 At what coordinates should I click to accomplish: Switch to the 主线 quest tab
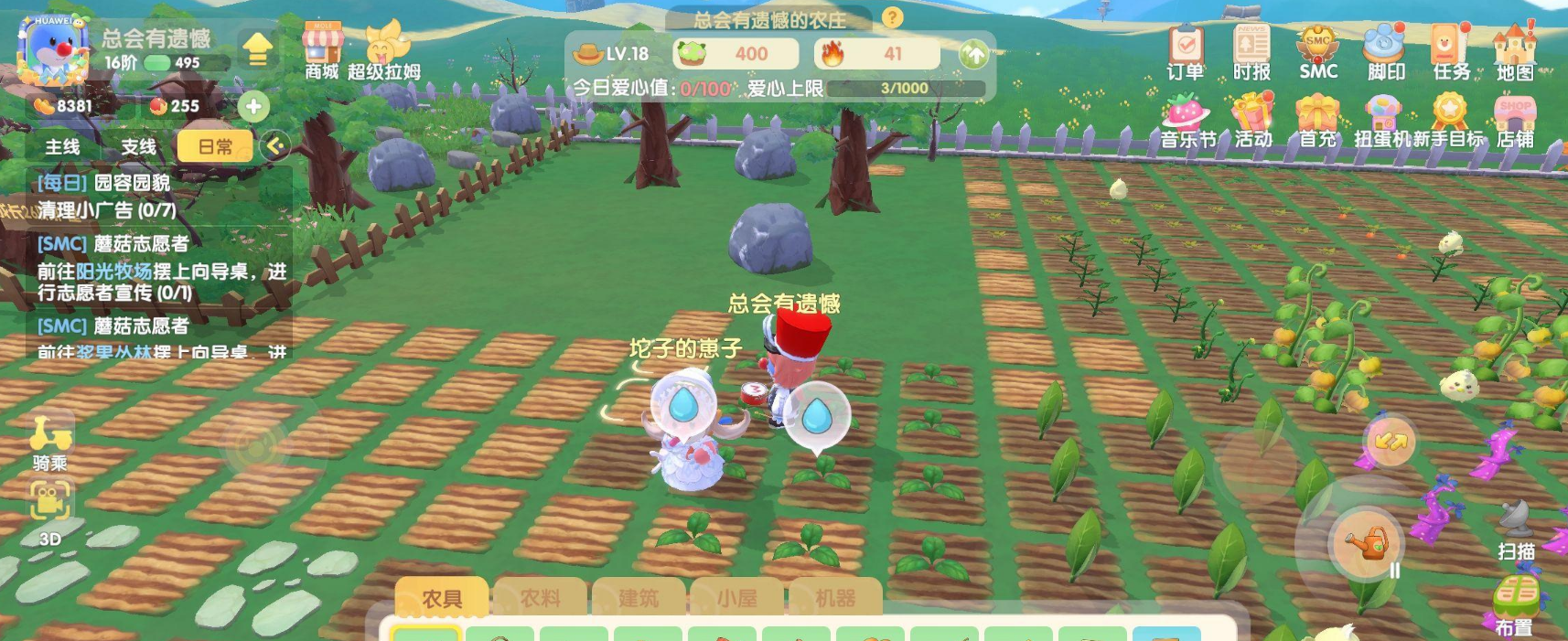(63, 146)
